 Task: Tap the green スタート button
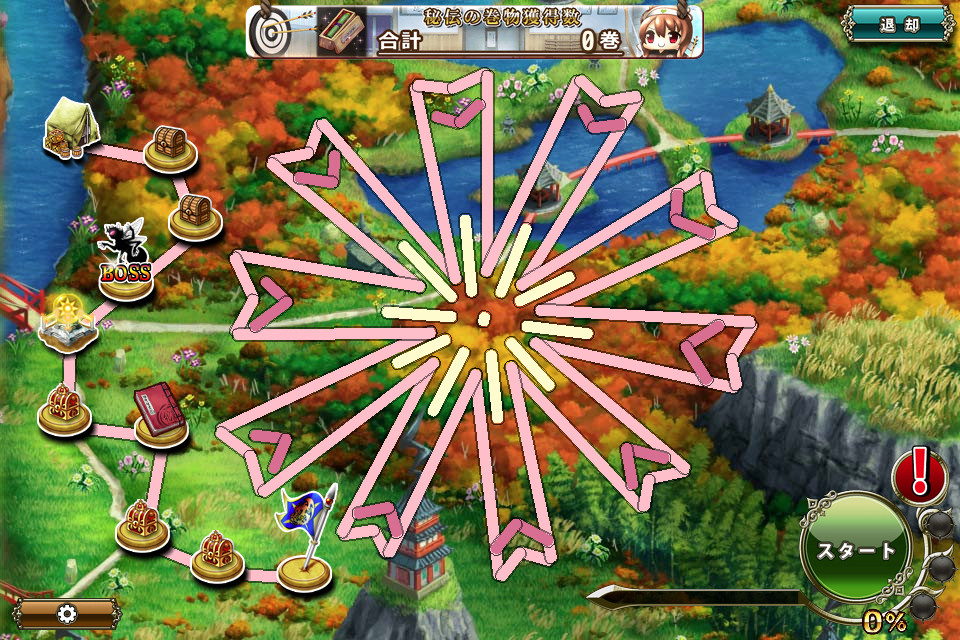click(x=855, y=551)
